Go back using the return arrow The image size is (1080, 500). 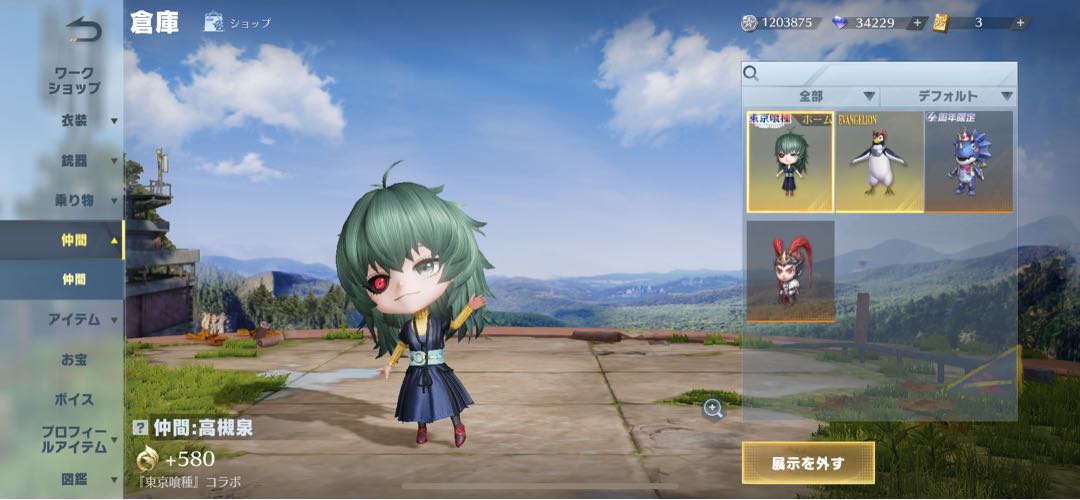point(84,30)
